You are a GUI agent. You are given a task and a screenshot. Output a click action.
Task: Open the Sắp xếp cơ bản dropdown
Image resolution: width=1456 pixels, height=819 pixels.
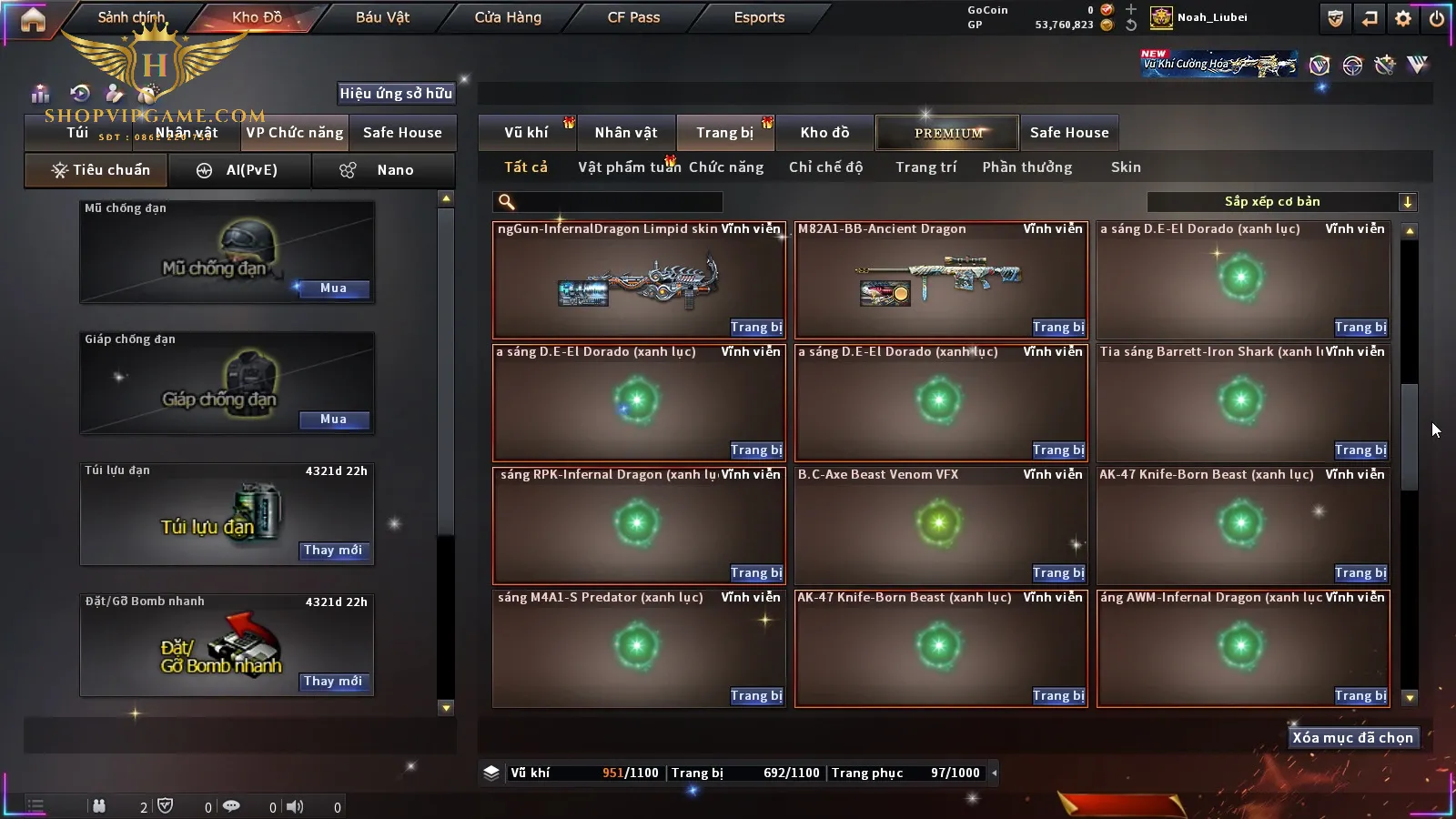coord(1281,202)
